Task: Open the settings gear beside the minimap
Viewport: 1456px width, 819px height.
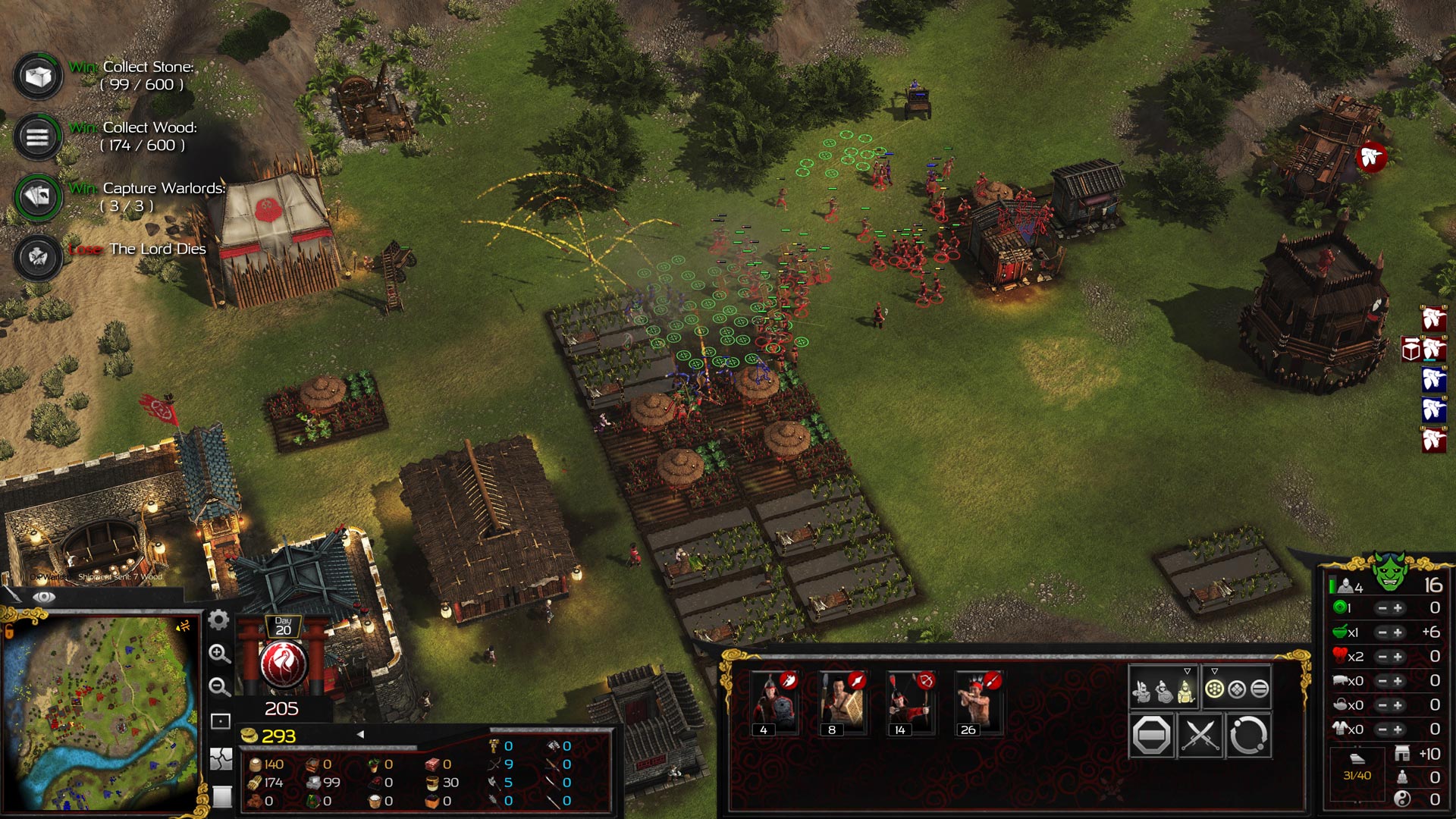Action: click(x=218, y=620)
